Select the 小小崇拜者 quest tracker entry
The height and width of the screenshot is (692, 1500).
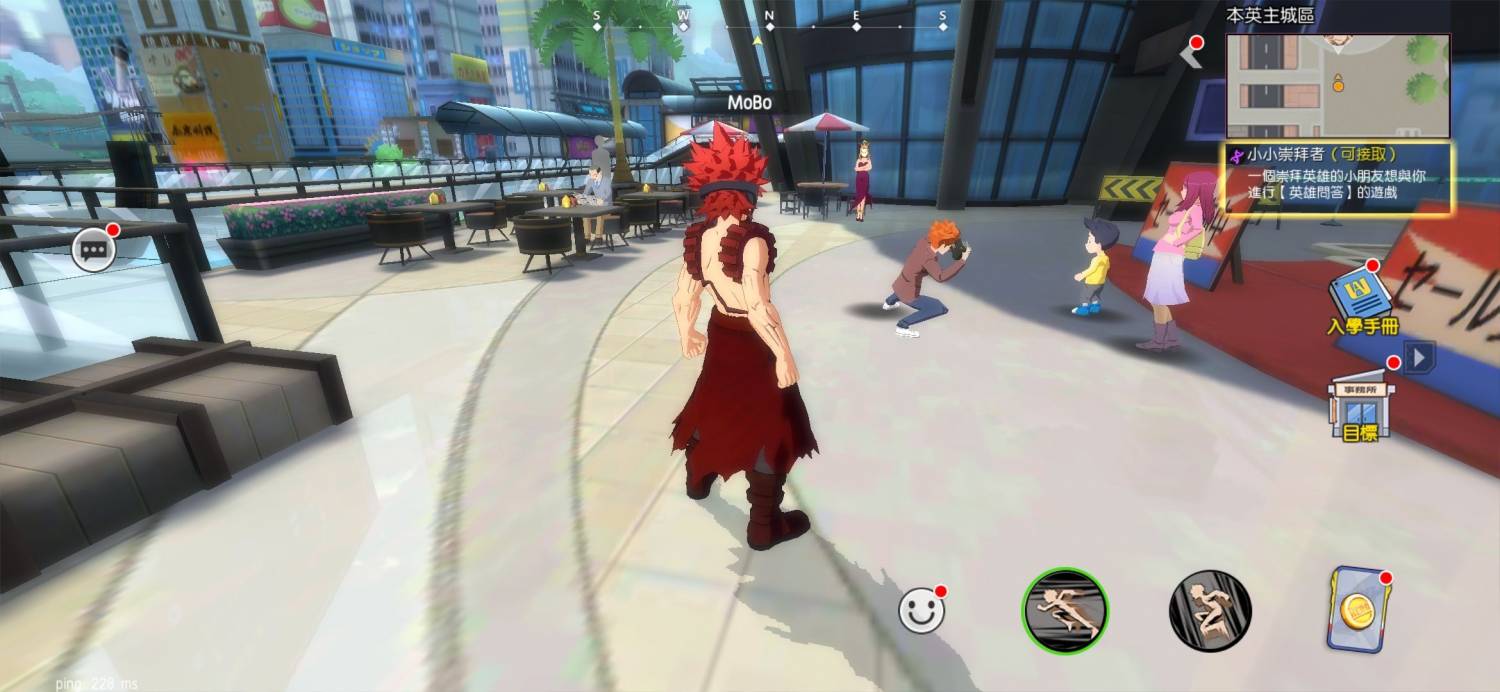[x=1339, y=178]
